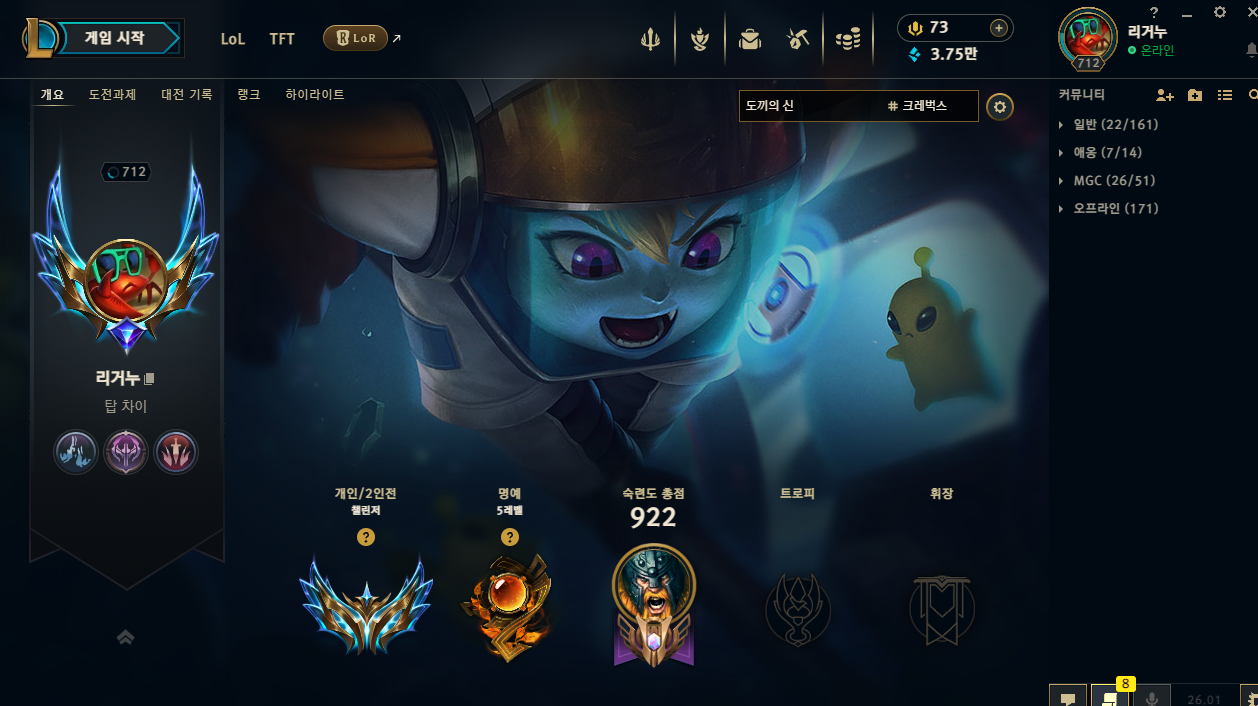Select the 랭크 tab
The image size is (1258, 706).
[249, 95]
